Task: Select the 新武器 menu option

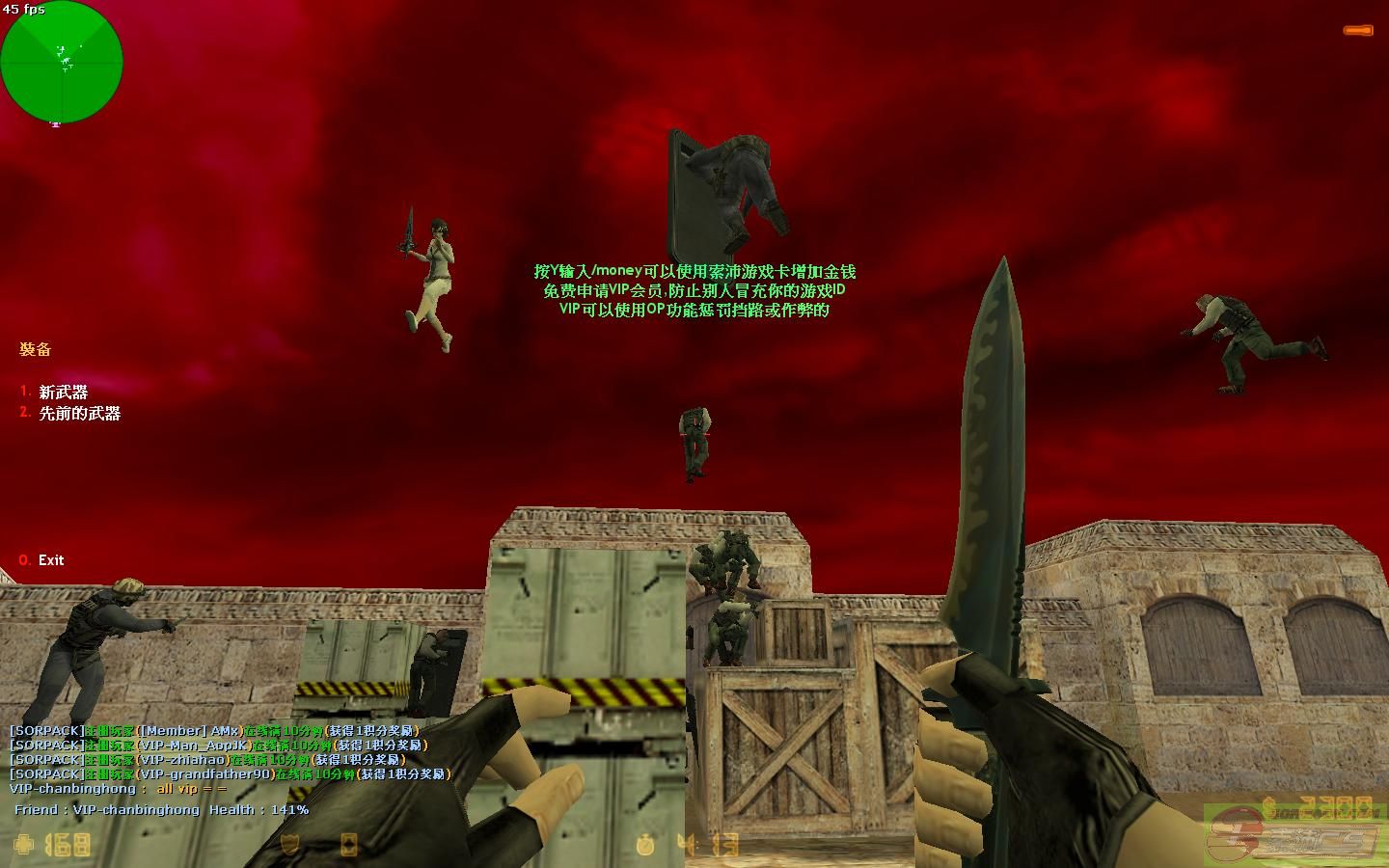Action: [x=63, y=392]
